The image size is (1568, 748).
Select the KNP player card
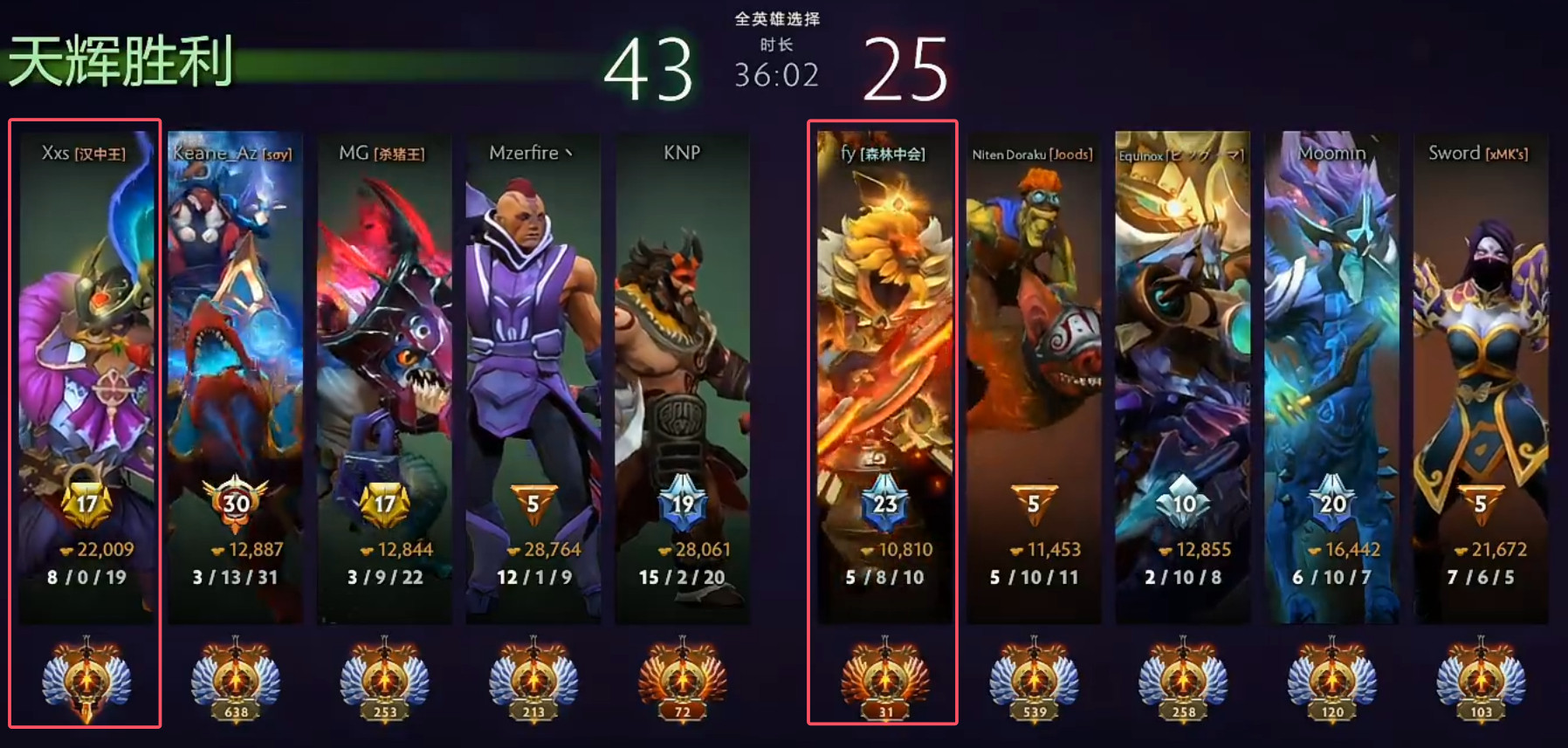(682, 375)
